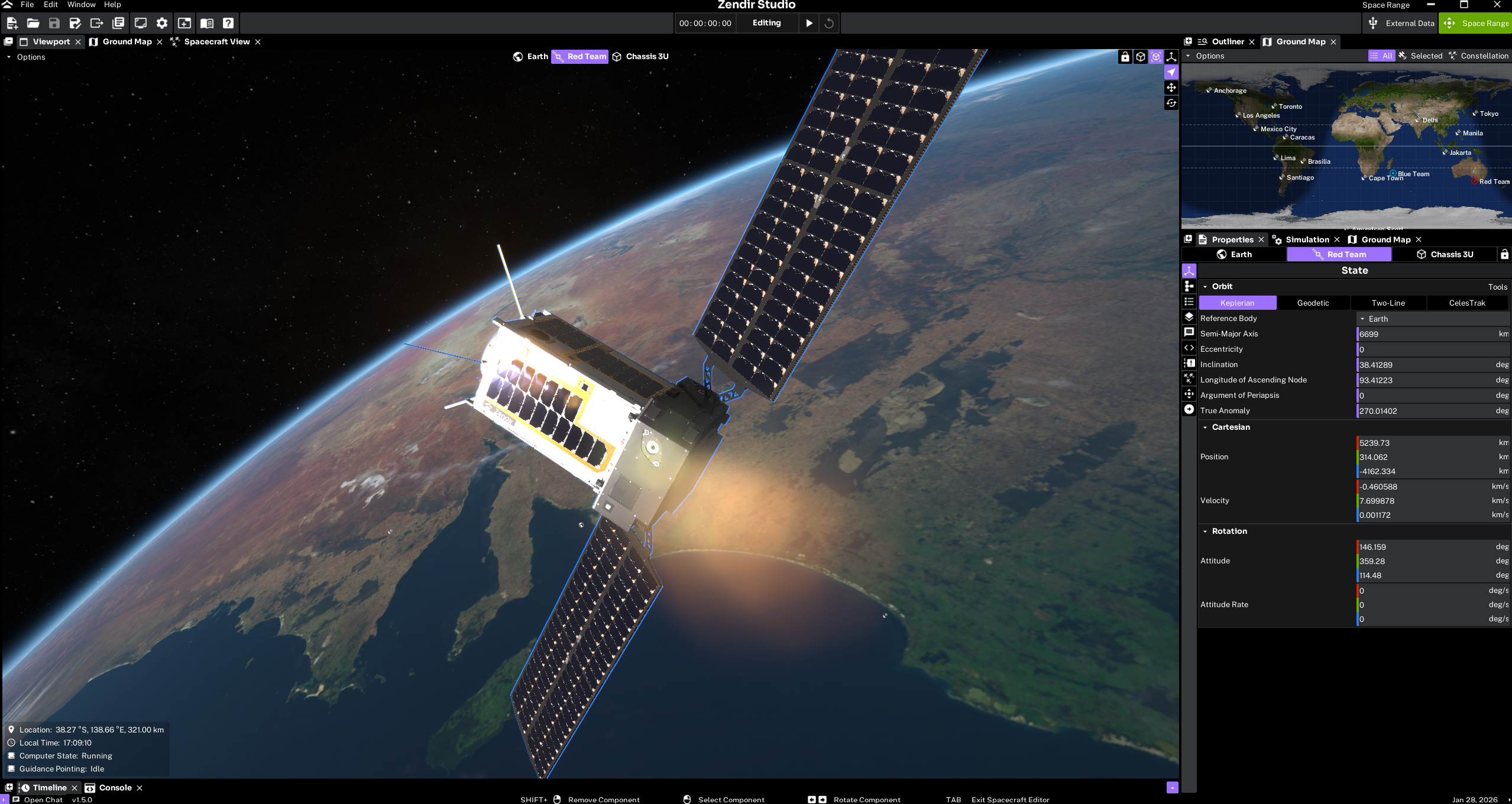The height and width of the screenshot is (804, 1512).
Task: Open Chat from the status bar
Action: [43, 799]
